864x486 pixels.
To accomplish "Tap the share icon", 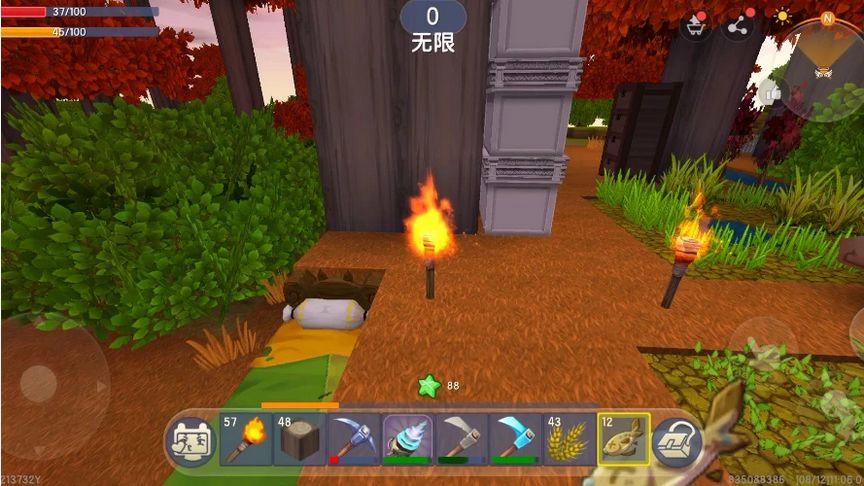I will pos(738,27).
